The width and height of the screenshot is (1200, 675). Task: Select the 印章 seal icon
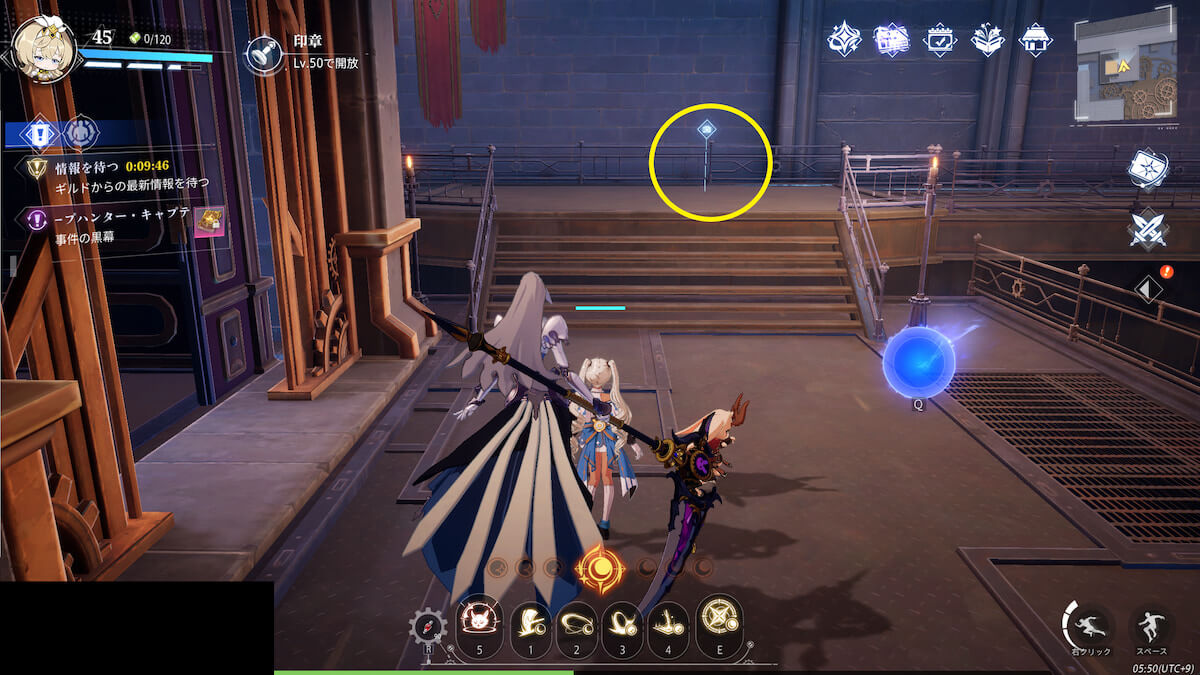(x=265, y=55)
